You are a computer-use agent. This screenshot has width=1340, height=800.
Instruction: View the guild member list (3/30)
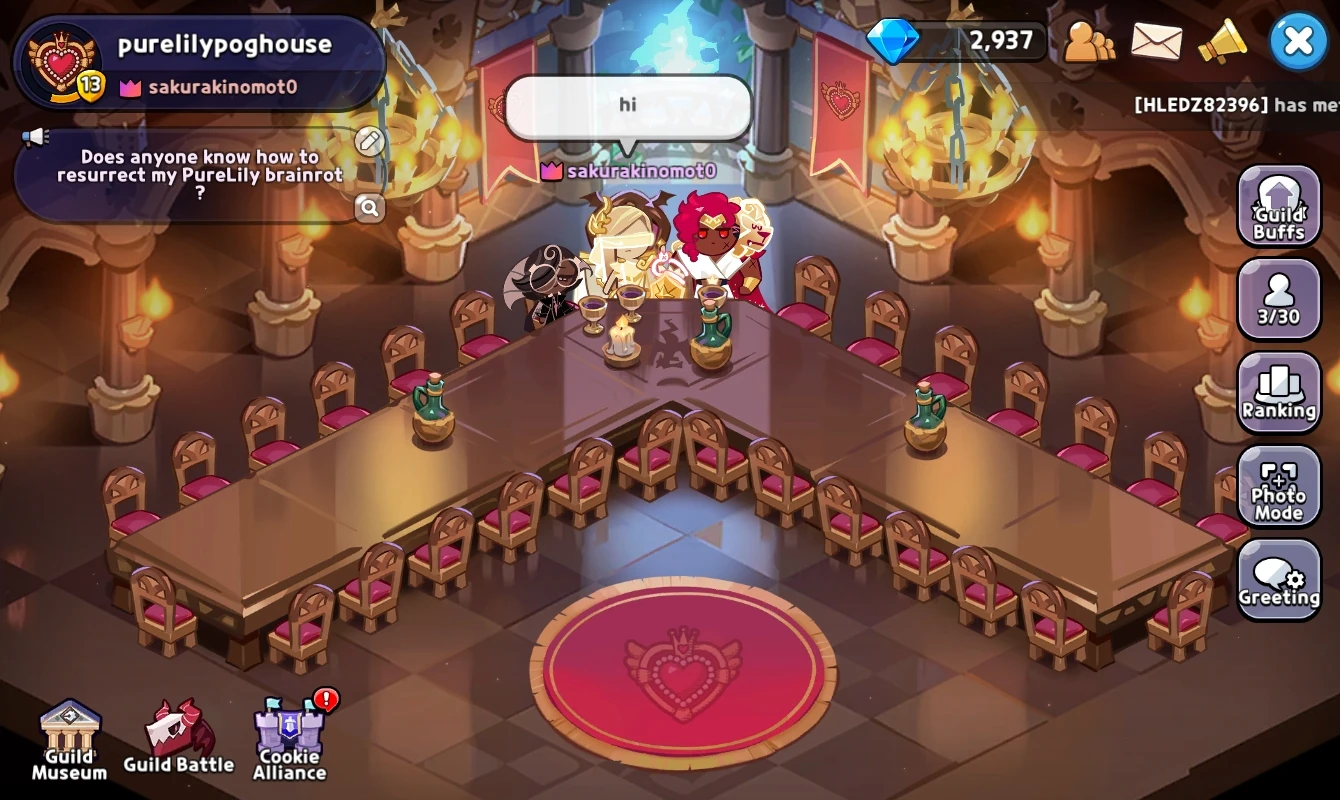click(1279, 299)
